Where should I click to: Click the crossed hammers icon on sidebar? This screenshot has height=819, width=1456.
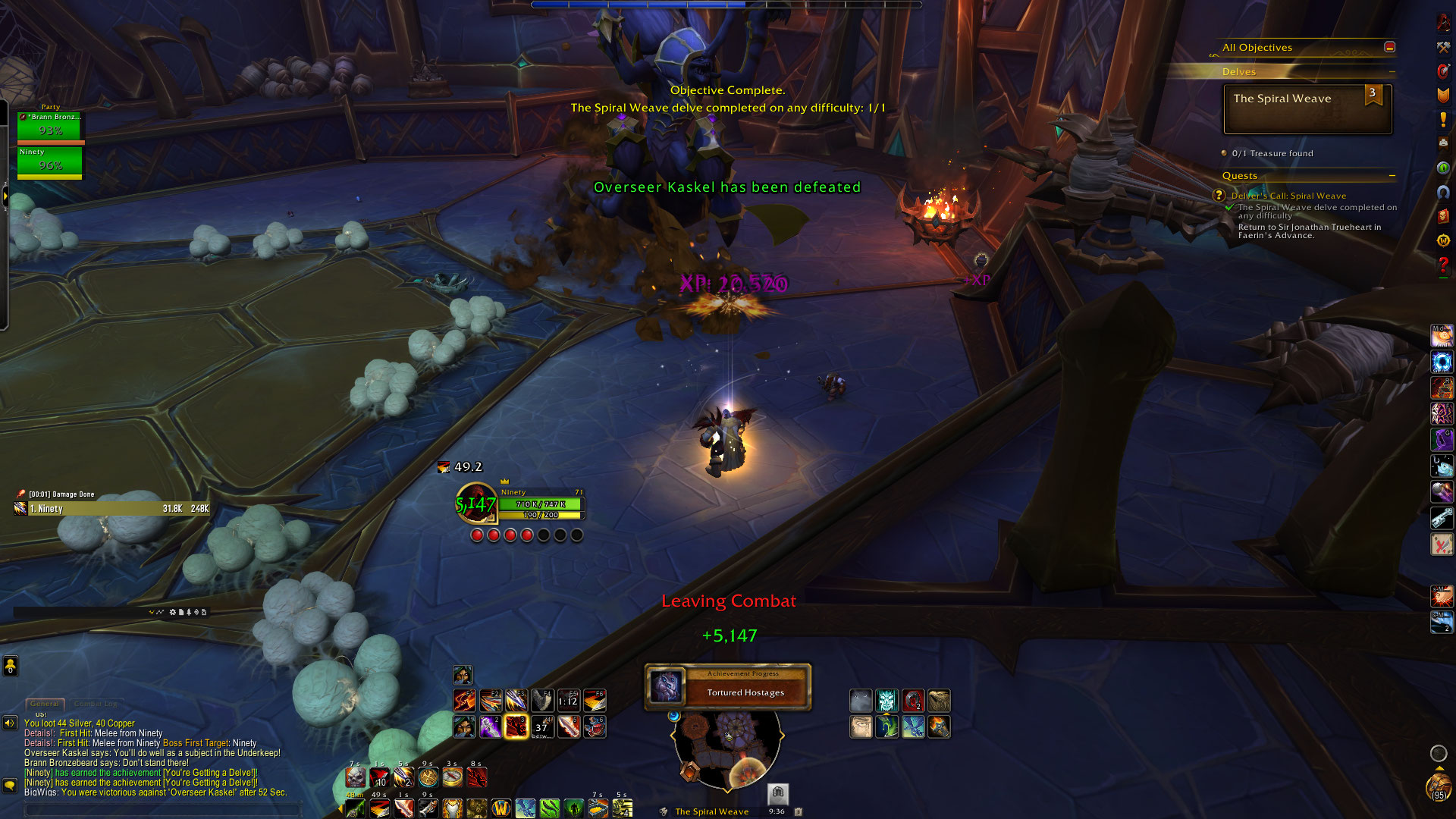coord(1443,47)
